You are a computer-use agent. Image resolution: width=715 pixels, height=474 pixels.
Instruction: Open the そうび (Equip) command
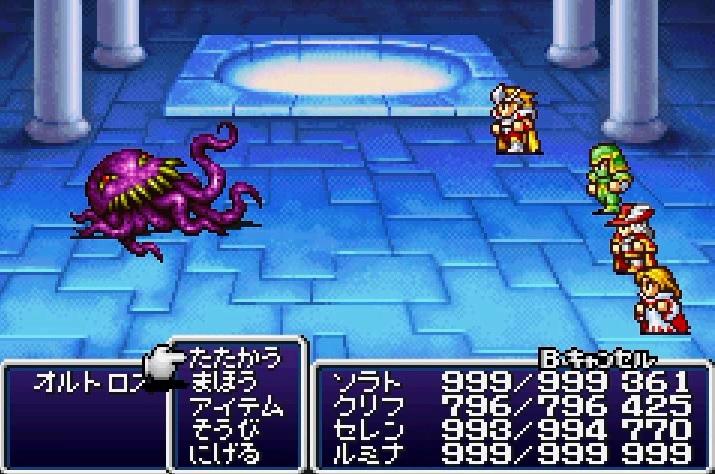click(222, 431)
